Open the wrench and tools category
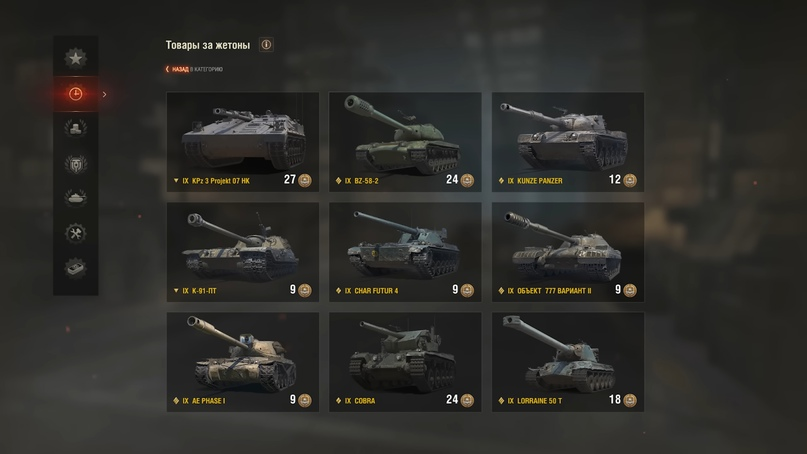807x454 pixels. [75, 233]
